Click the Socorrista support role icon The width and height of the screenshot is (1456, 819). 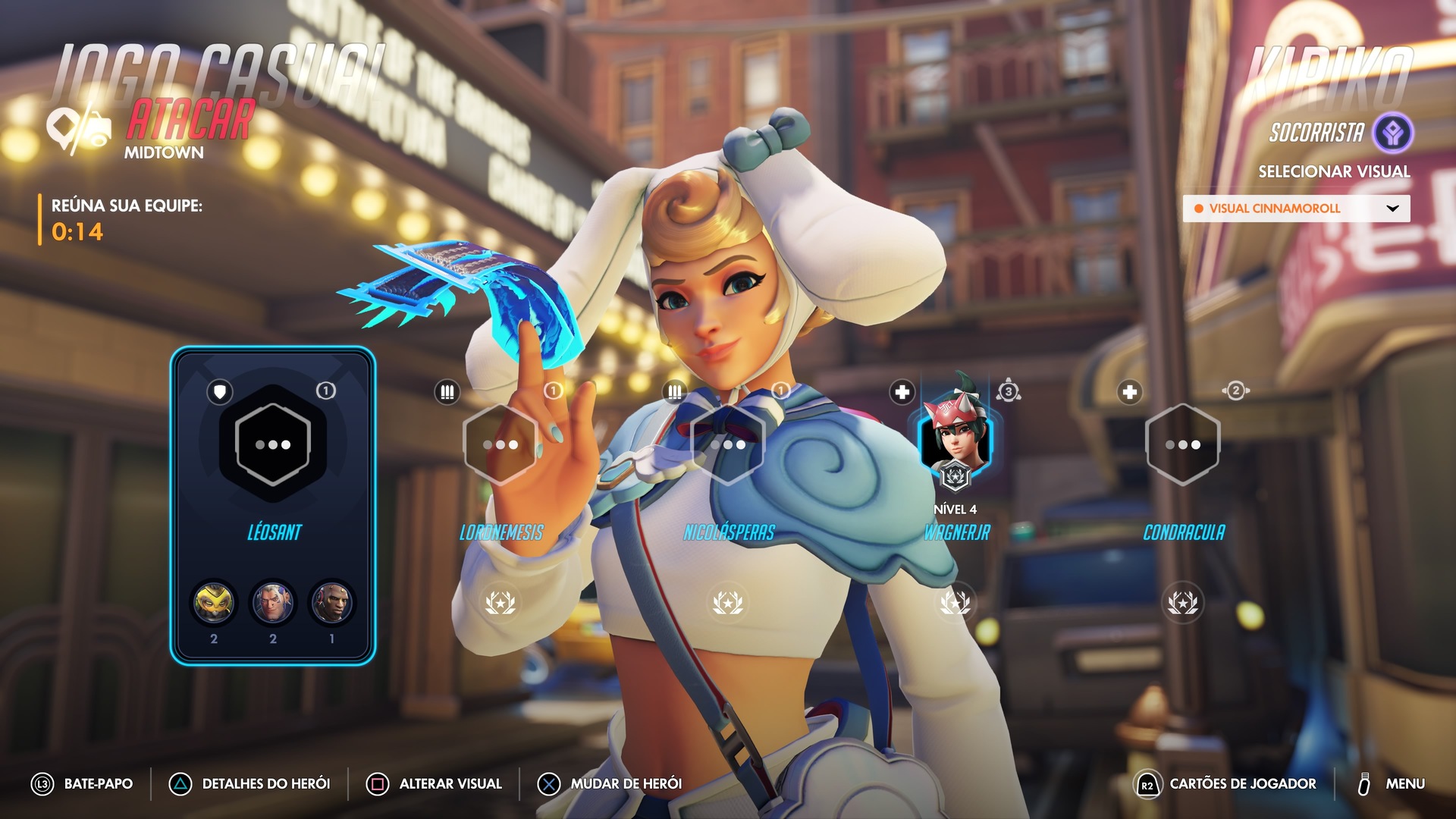pos(1393,133)
